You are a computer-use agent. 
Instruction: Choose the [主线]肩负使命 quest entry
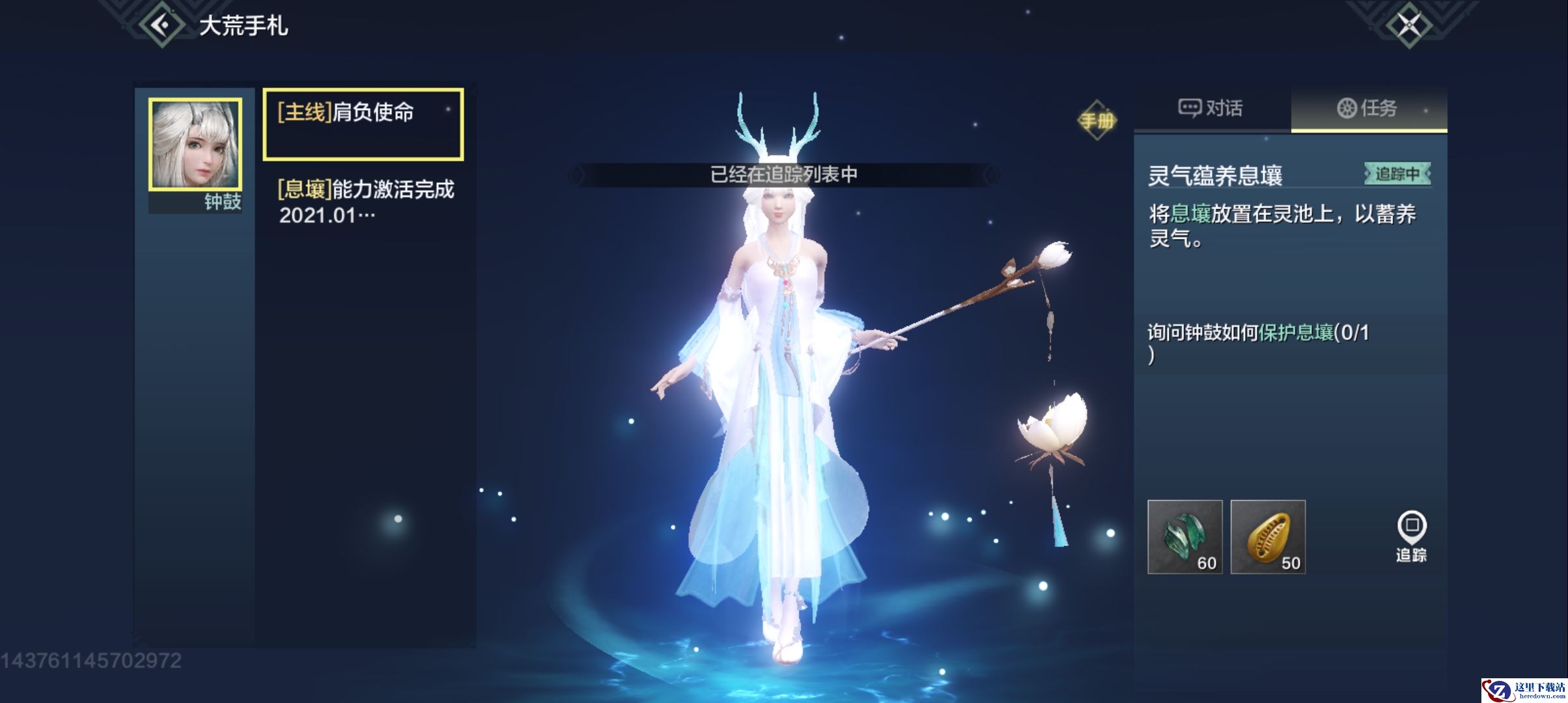363,124
